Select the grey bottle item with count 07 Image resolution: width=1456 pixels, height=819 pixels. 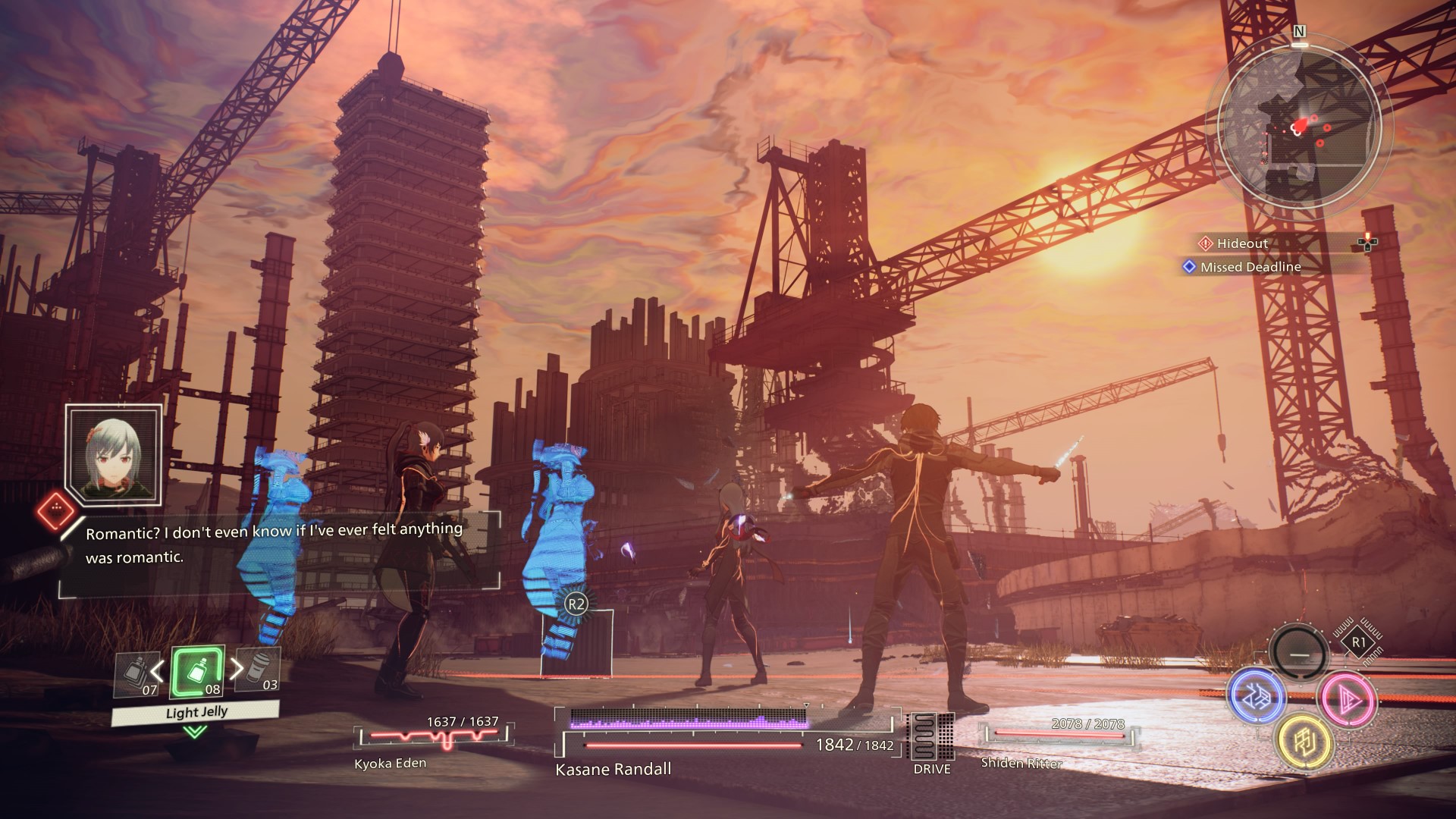(x=137, y=674)
